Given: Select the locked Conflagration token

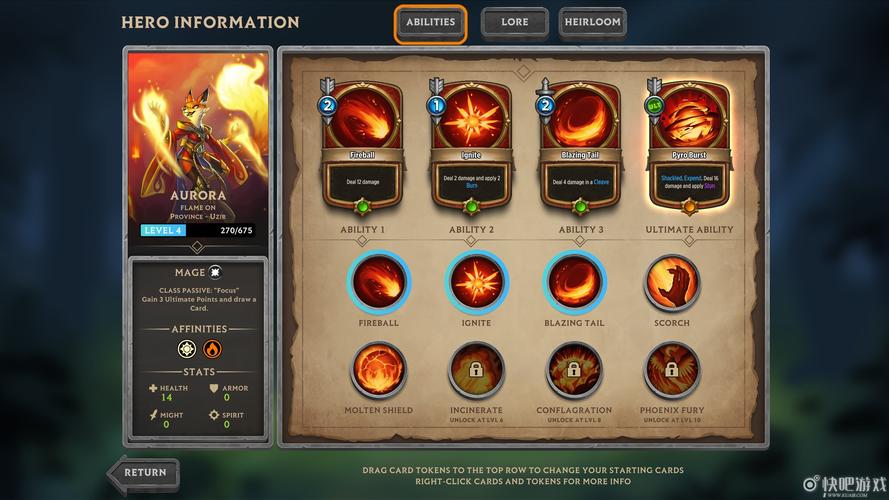Looking at the screenshot, I should 574,371.
